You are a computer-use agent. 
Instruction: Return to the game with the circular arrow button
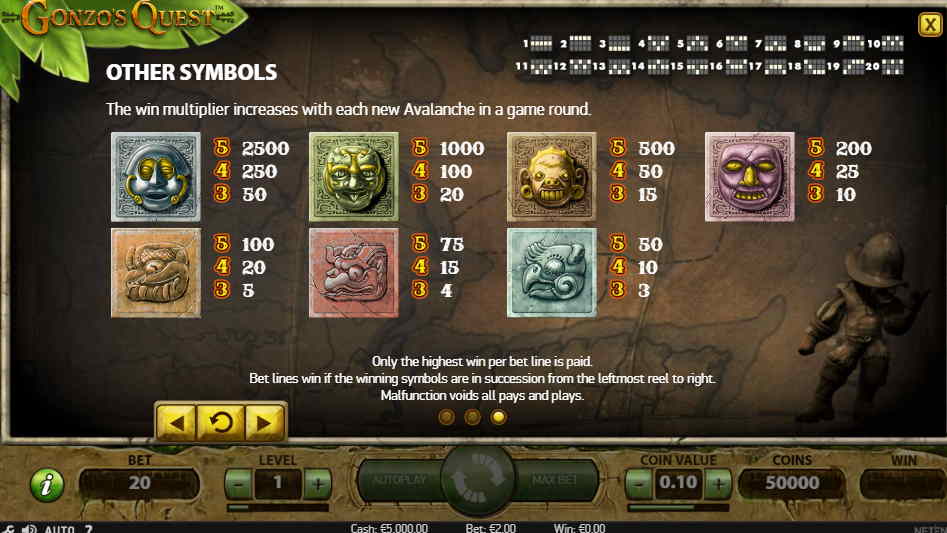pyautogui.click(x=221, y=422)
